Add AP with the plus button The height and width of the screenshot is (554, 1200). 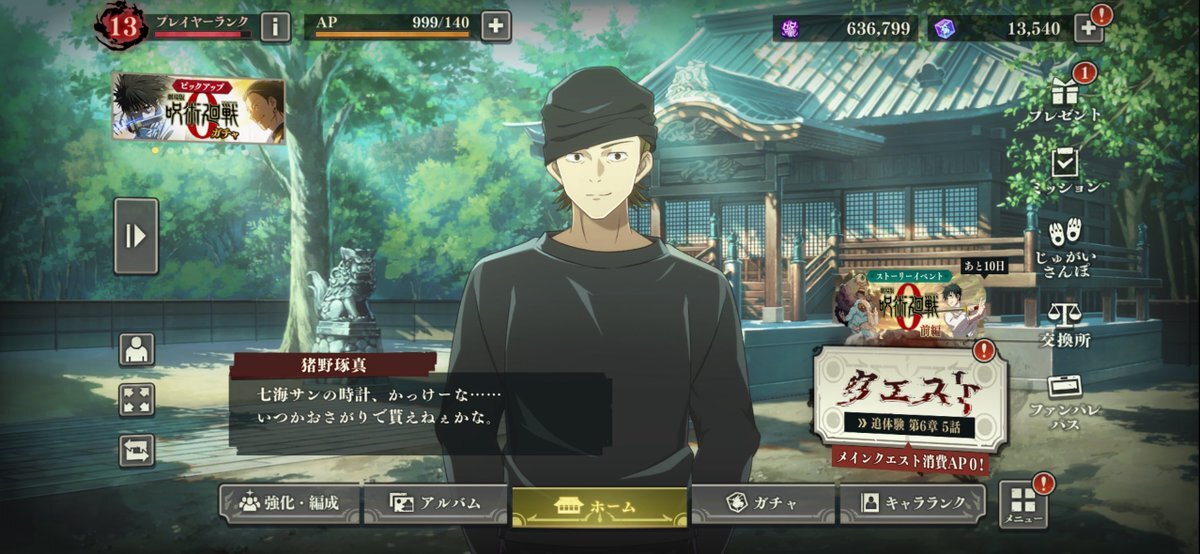tap(496, 26)
